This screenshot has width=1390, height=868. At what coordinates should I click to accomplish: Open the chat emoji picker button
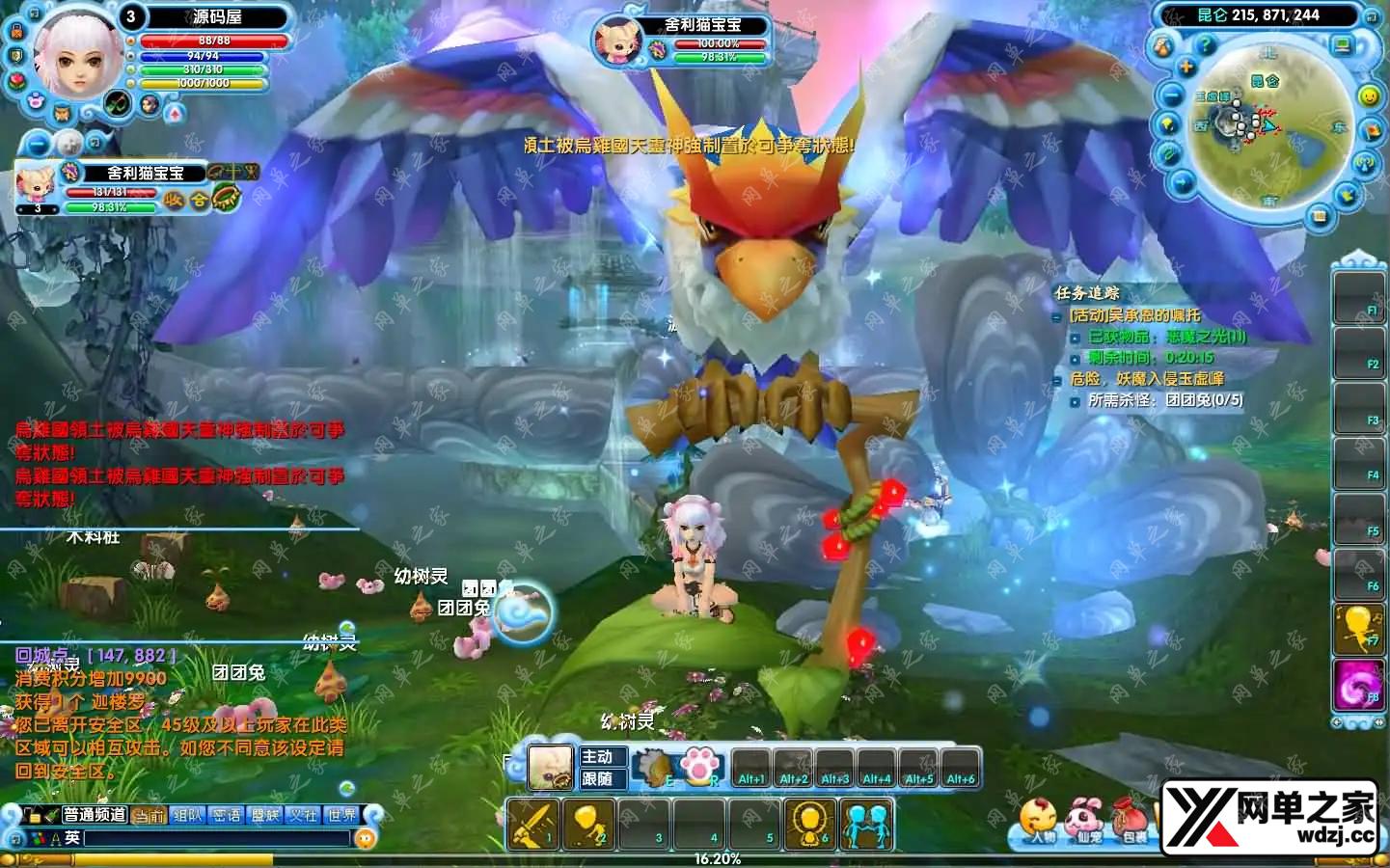click(366, 839)
